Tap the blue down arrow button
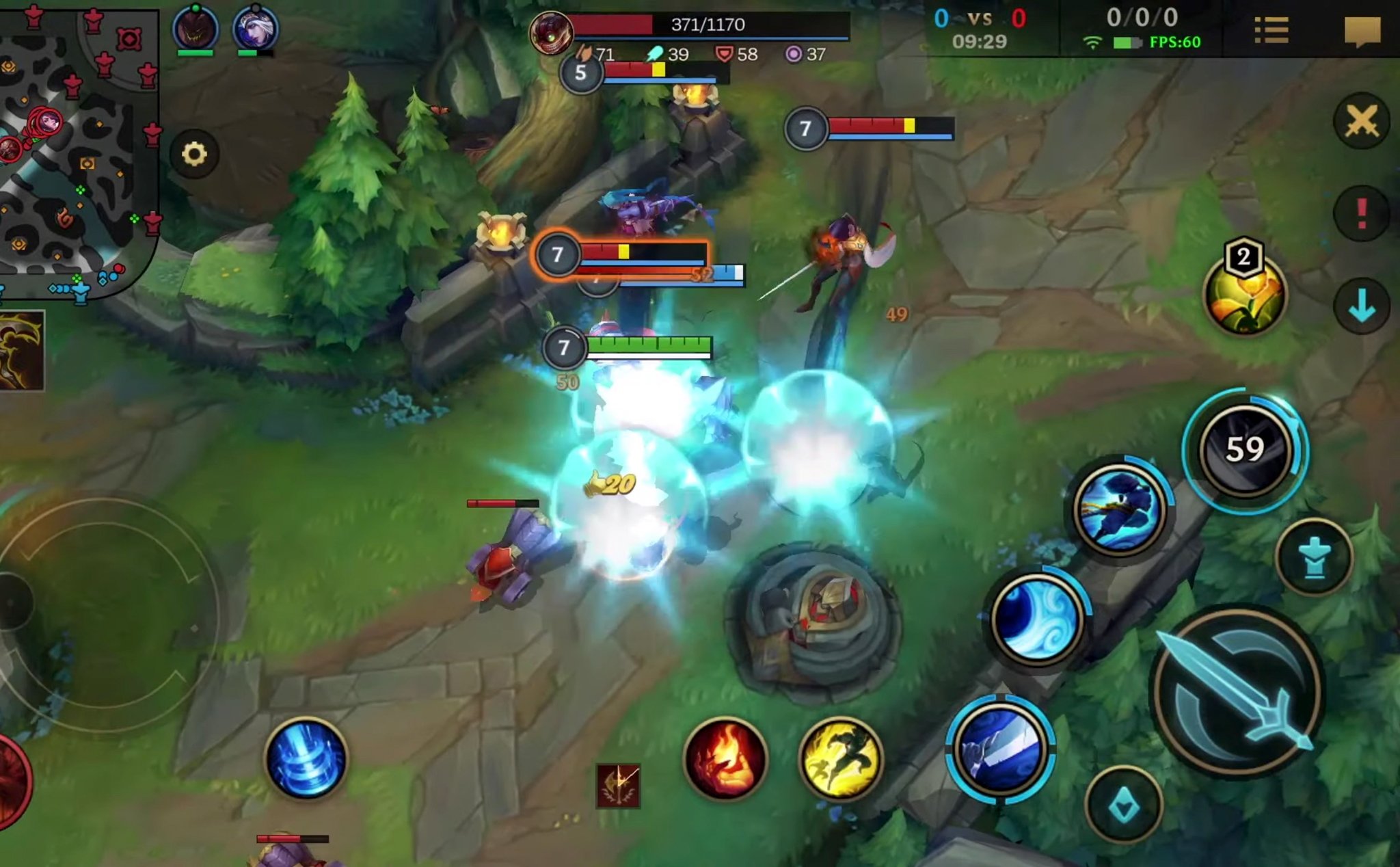 tap(1361, 305)
